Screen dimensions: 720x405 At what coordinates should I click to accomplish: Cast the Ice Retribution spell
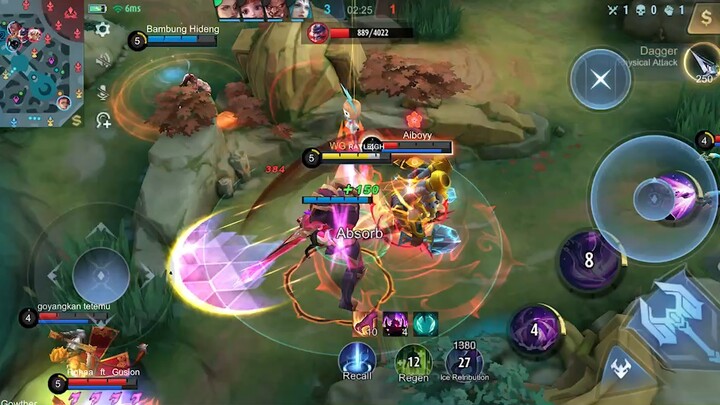tap(464, 360)
